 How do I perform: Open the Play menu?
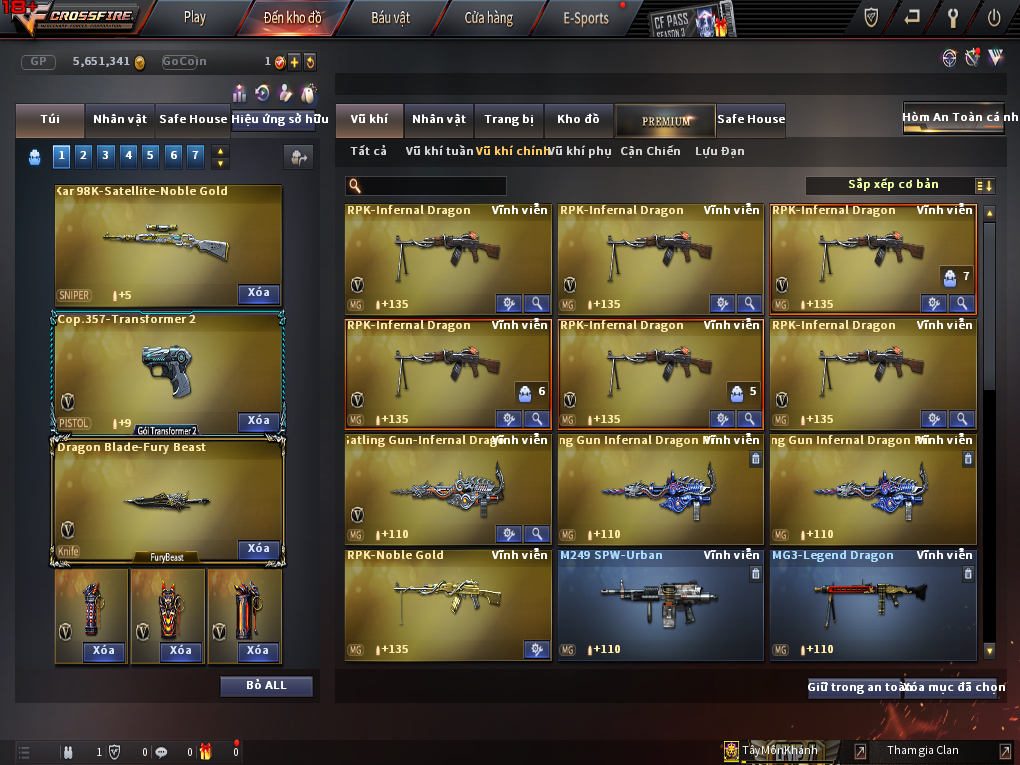[195, 17]
